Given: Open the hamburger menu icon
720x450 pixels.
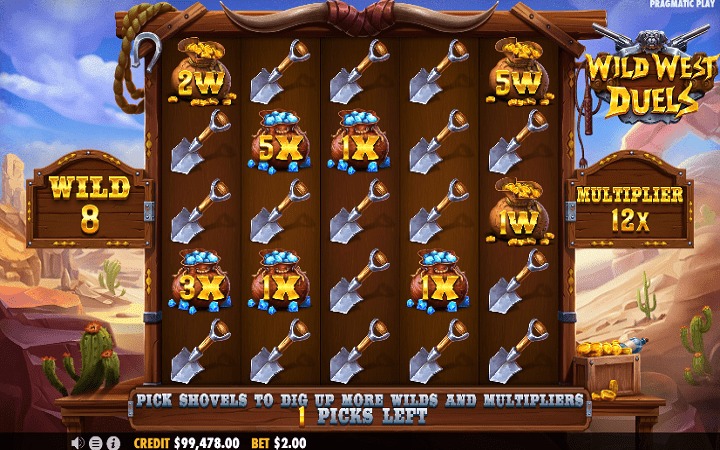Looking at the screenshot, I should pos(95,443).
